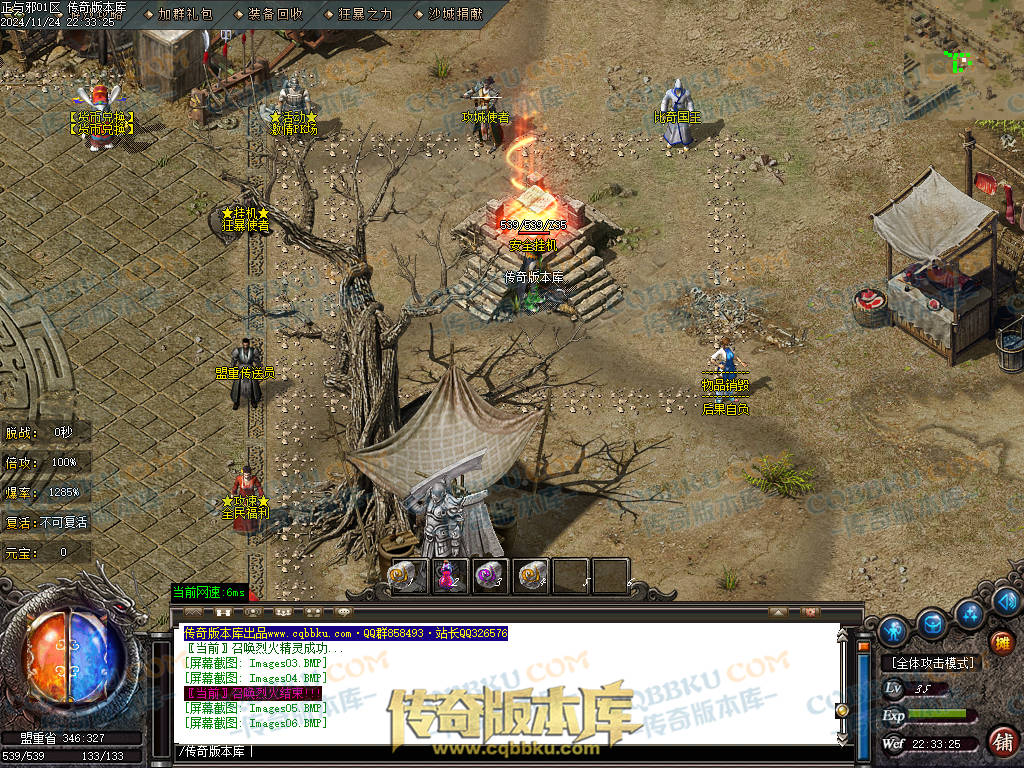The image size is (1024, 768).
Task: Click the minimap in the corner
Action: pos(963,60)
